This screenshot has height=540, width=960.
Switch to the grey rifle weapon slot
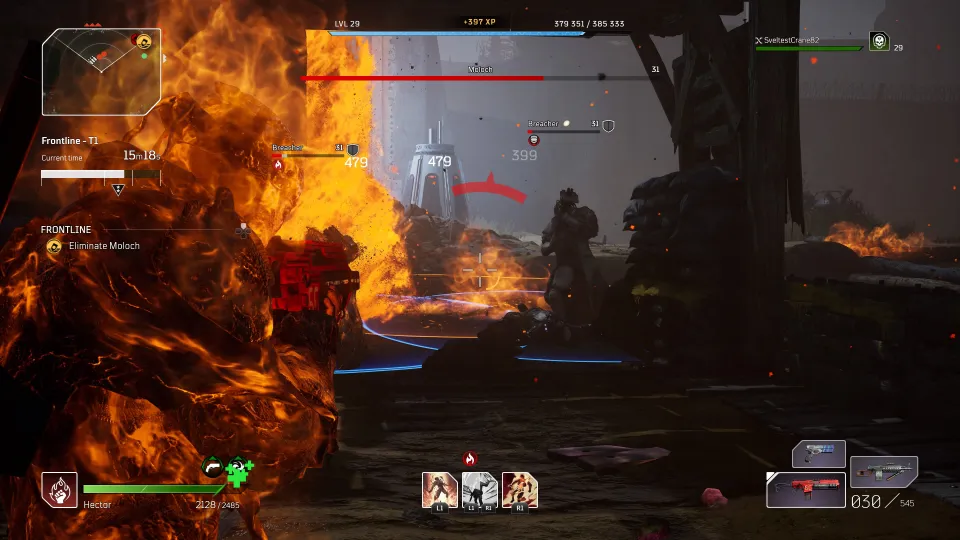point(884,472)
